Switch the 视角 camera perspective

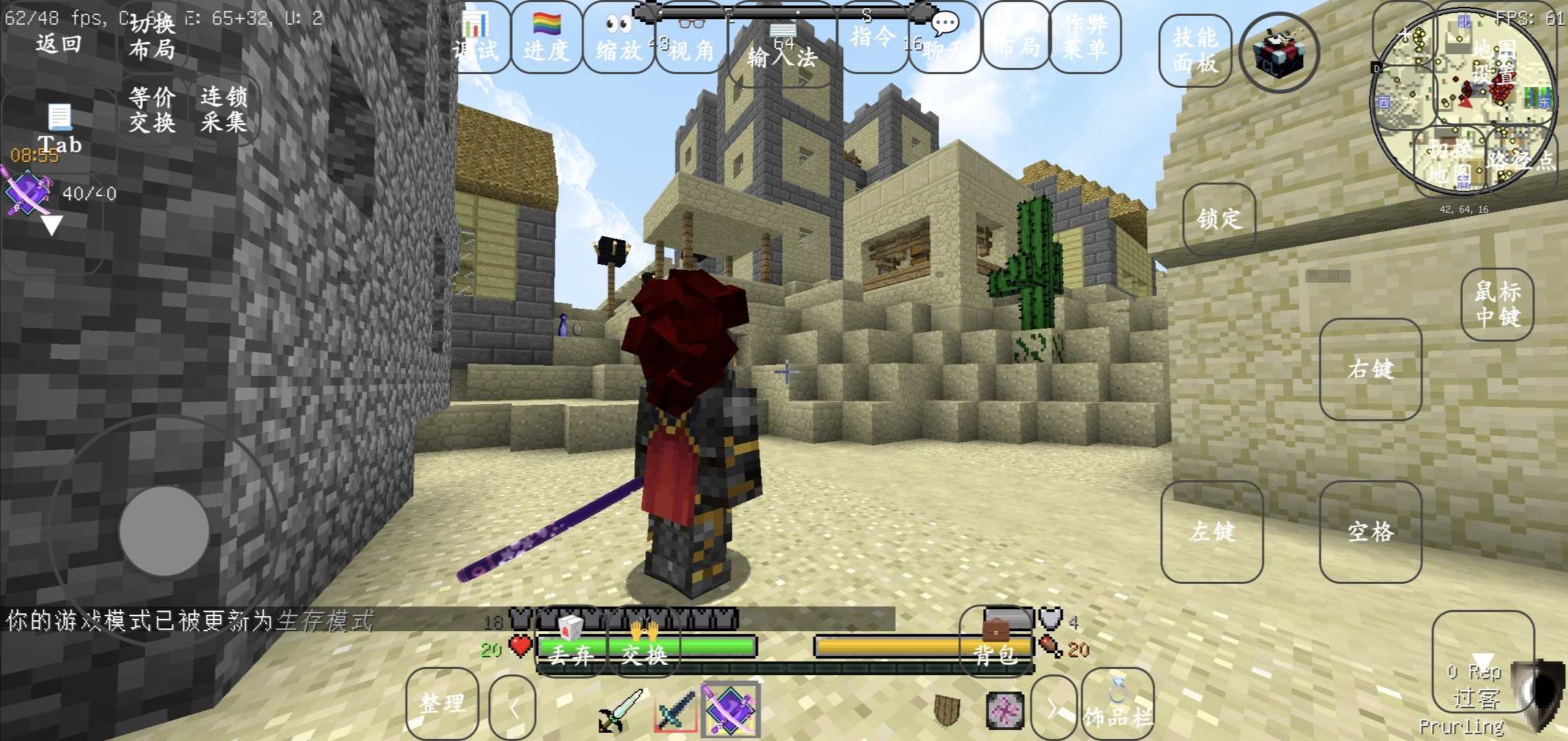pyautogui.click(x=691, y=38)
